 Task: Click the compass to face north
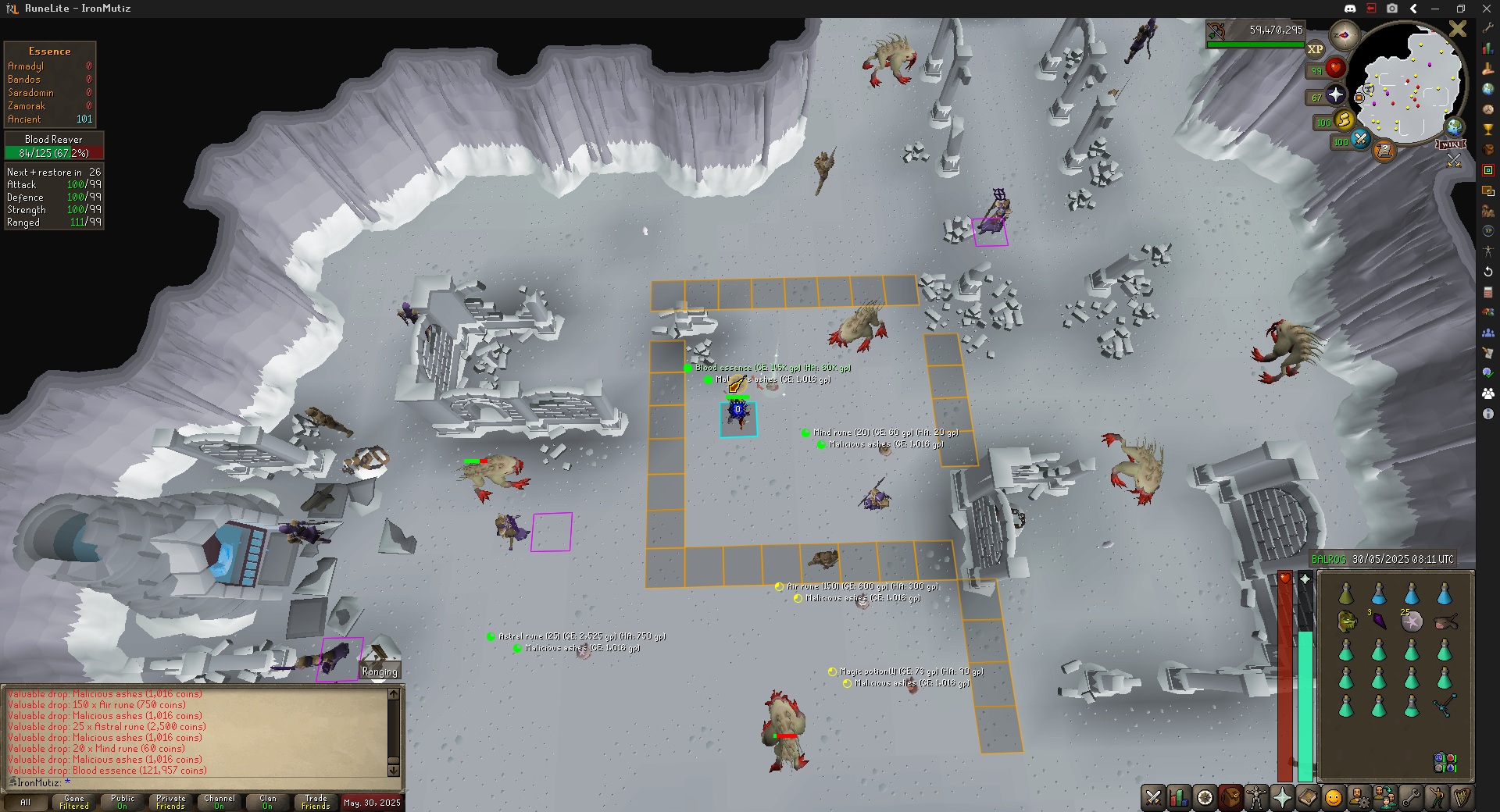click(1345, 35)
